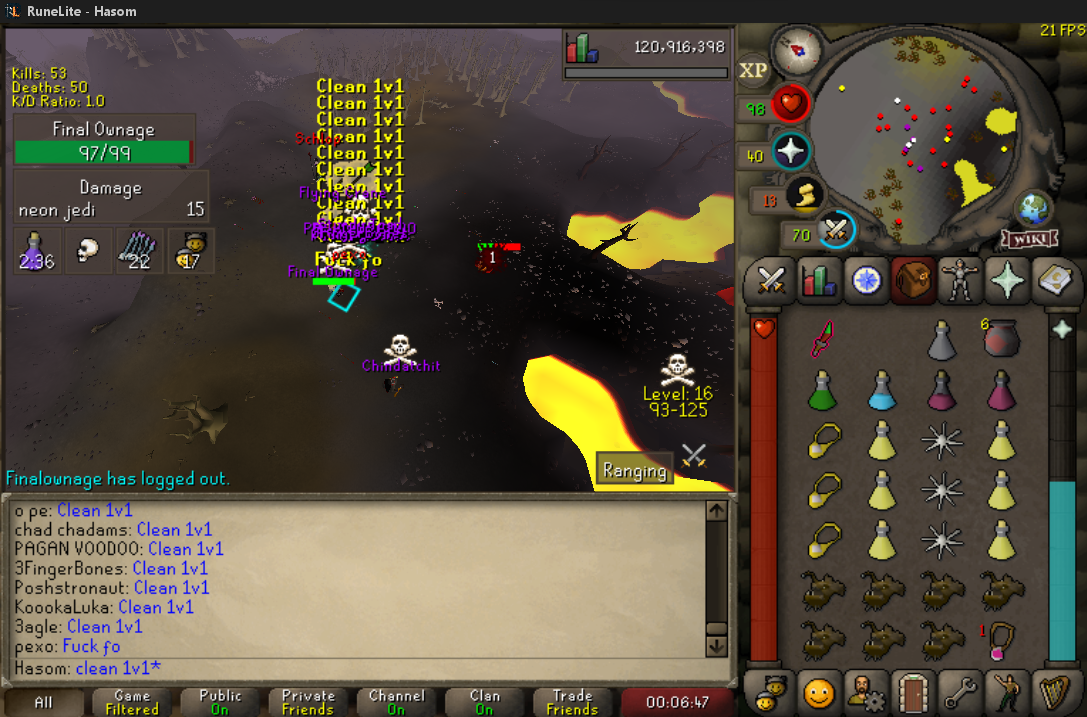Select the Public chat filter button
This screenshot has height=717, width=1087.
point(220,702)
